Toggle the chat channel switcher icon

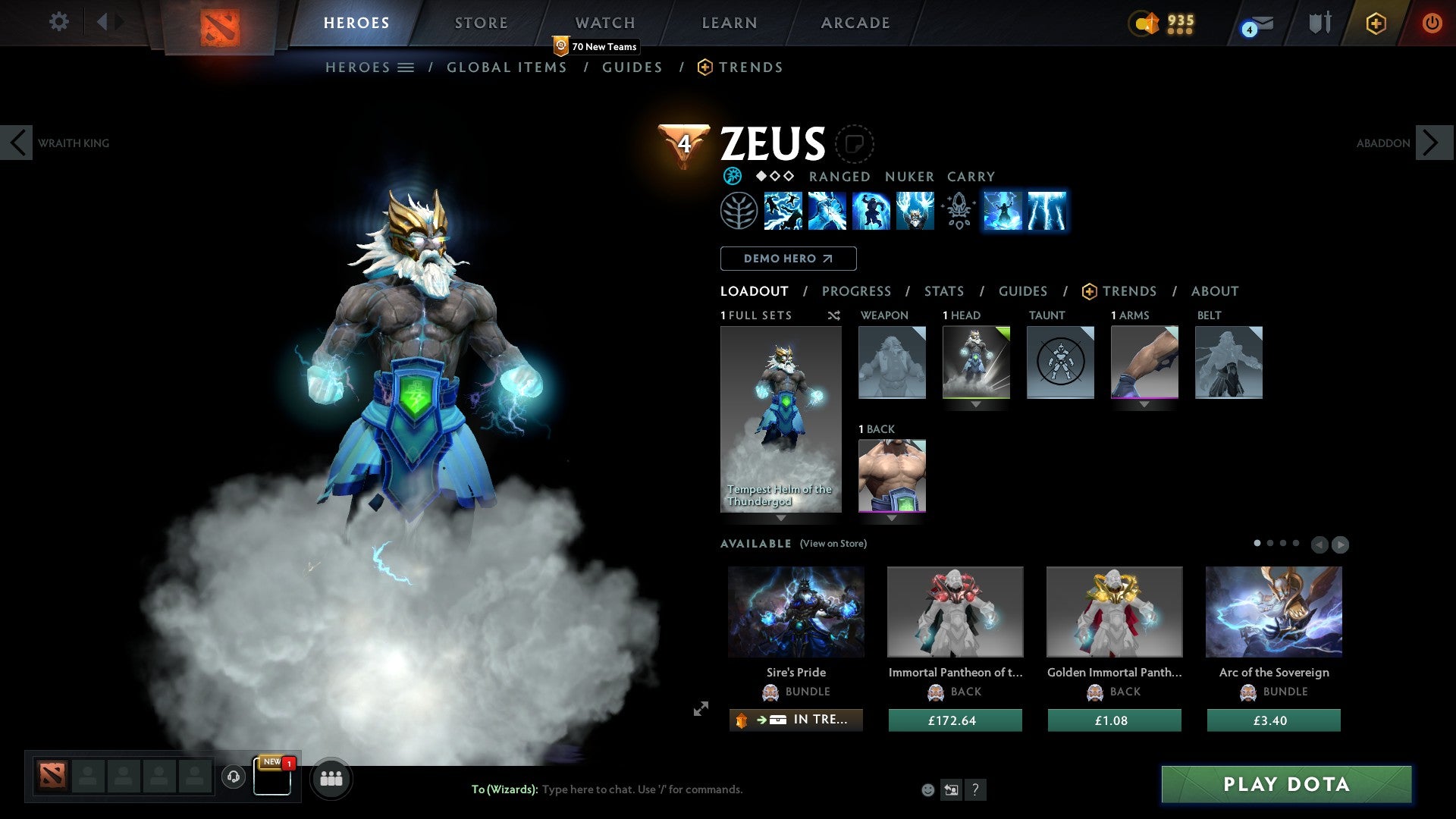point(951,789)
